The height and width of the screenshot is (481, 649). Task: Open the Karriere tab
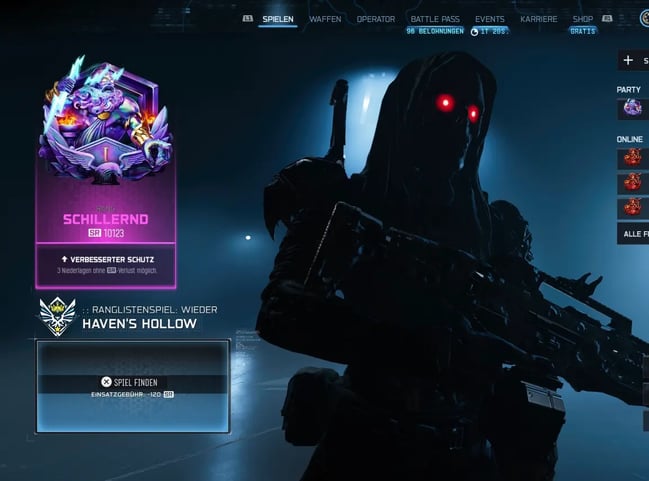coord(539,19)
